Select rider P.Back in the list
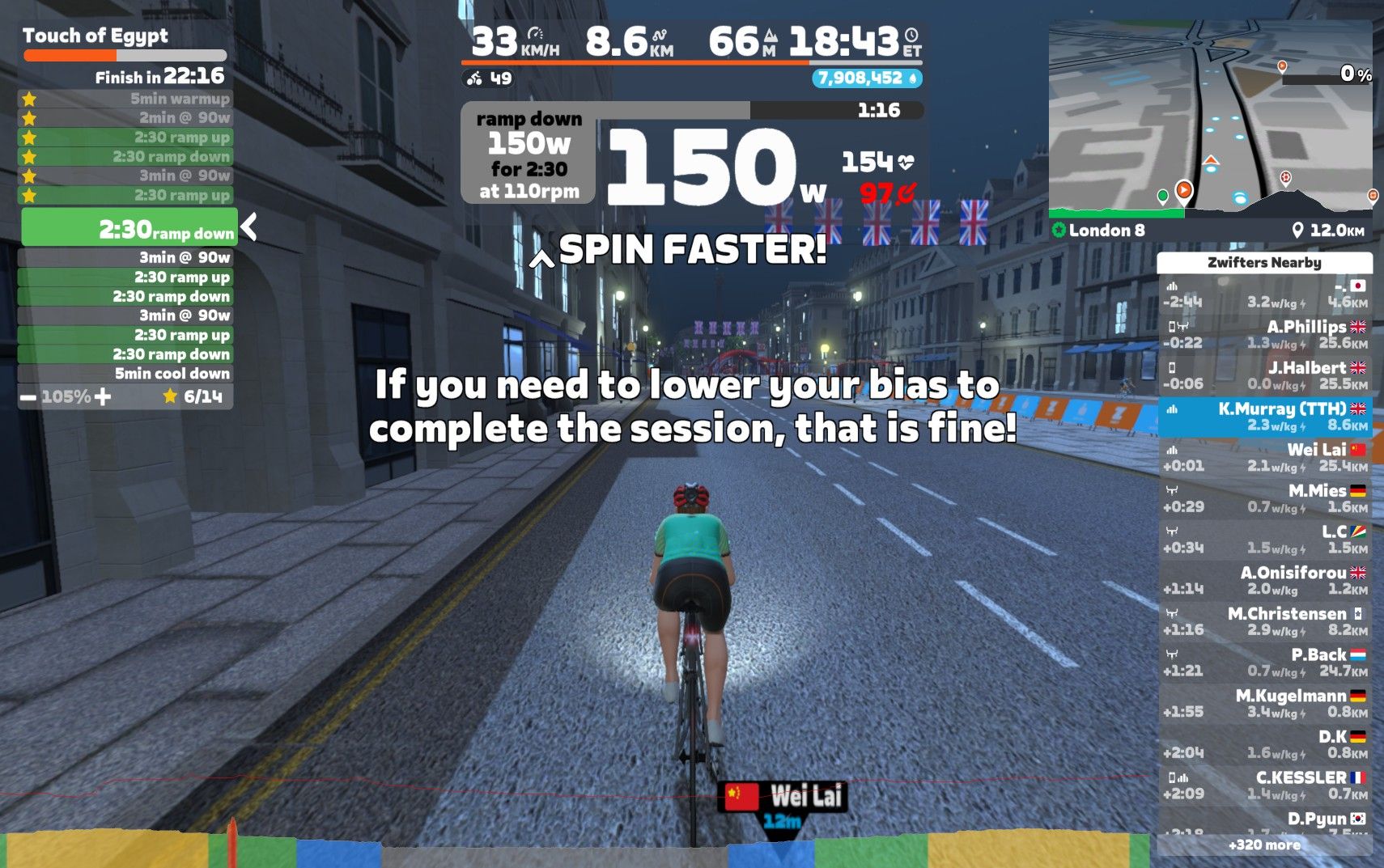Viewport: 1384px width, 868px height. point(1264,663)
